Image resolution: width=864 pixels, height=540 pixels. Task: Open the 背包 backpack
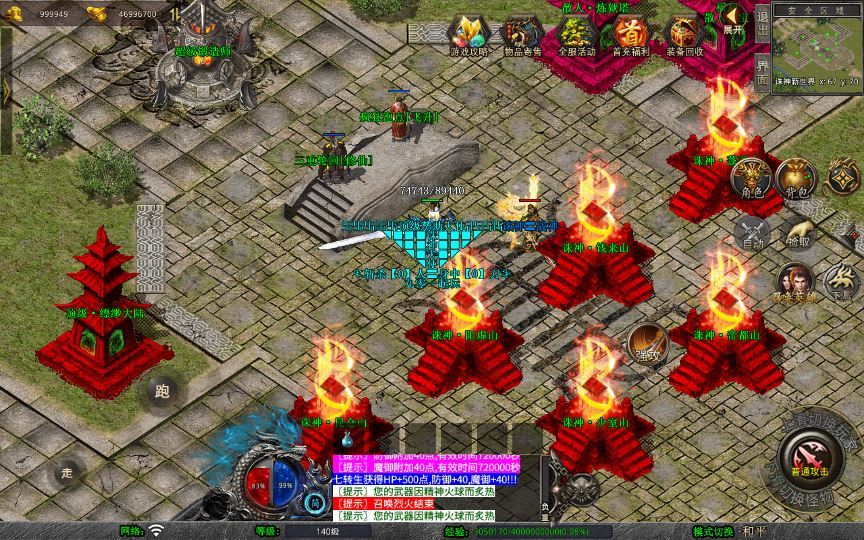tap(796, 178)
